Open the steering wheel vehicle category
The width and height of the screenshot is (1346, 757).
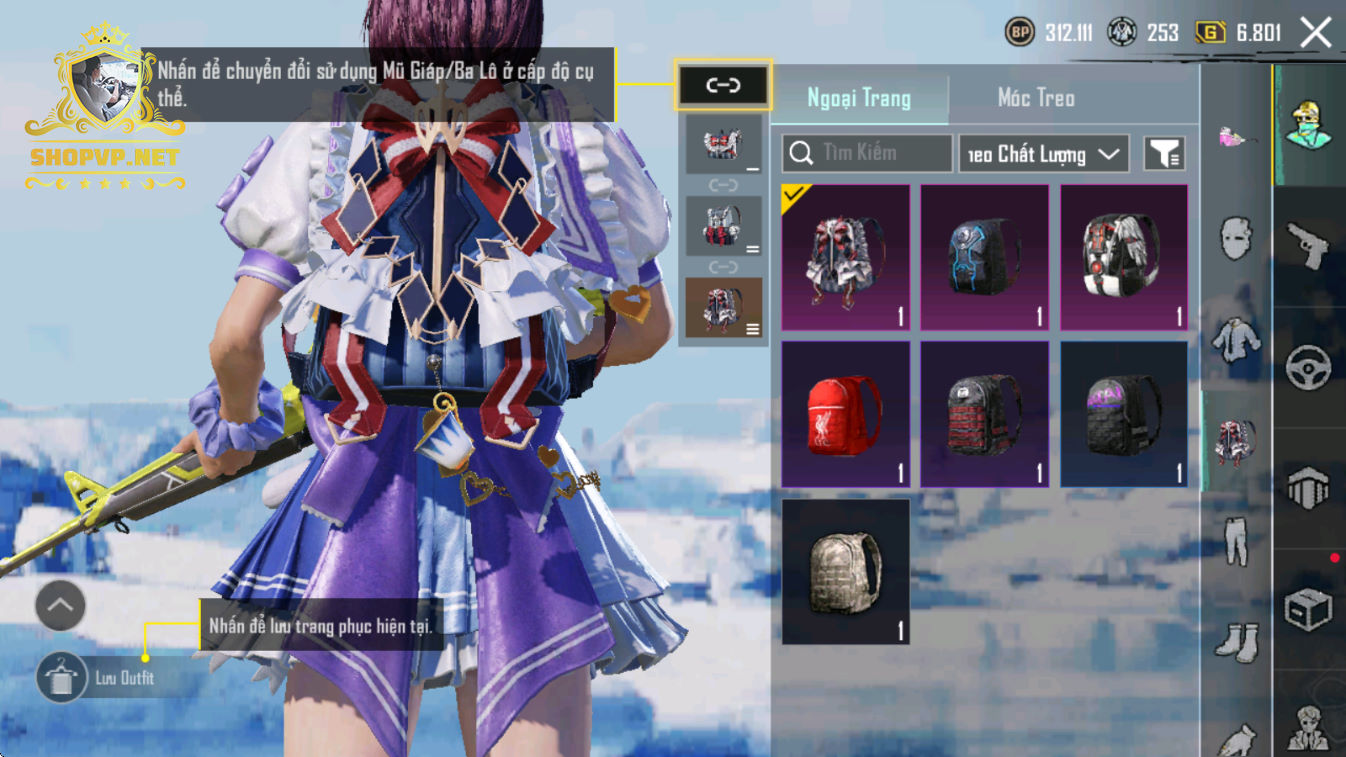coord(1308,367)
